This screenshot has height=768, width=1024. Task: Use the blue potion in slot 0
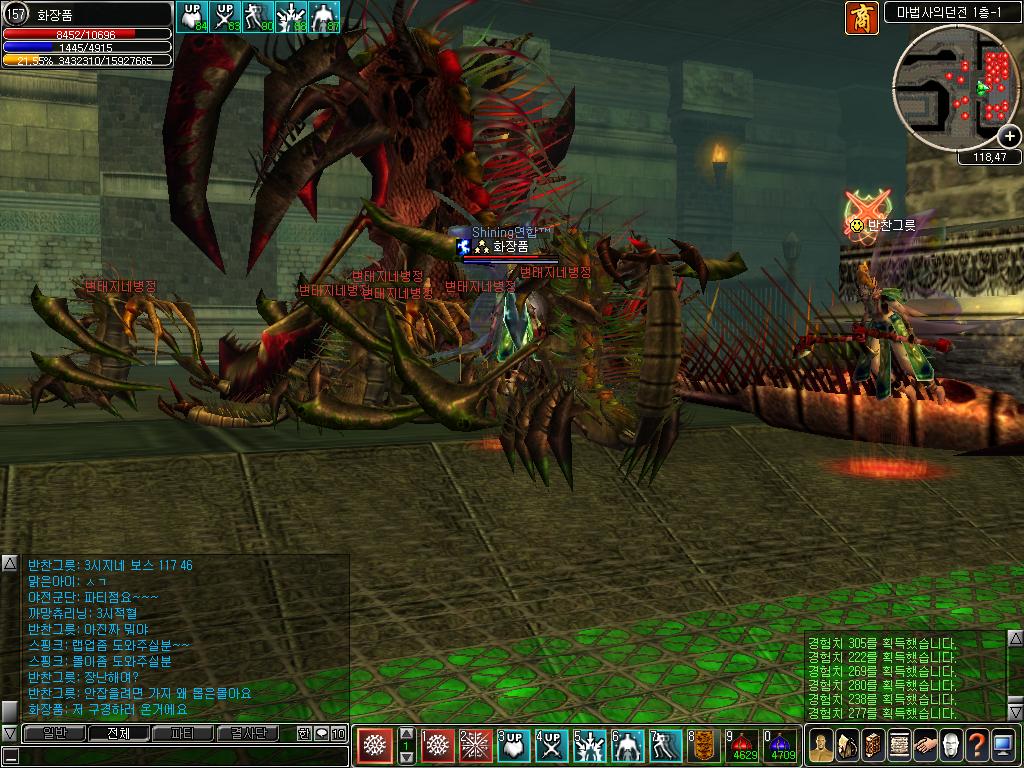[x=781, y=745]
